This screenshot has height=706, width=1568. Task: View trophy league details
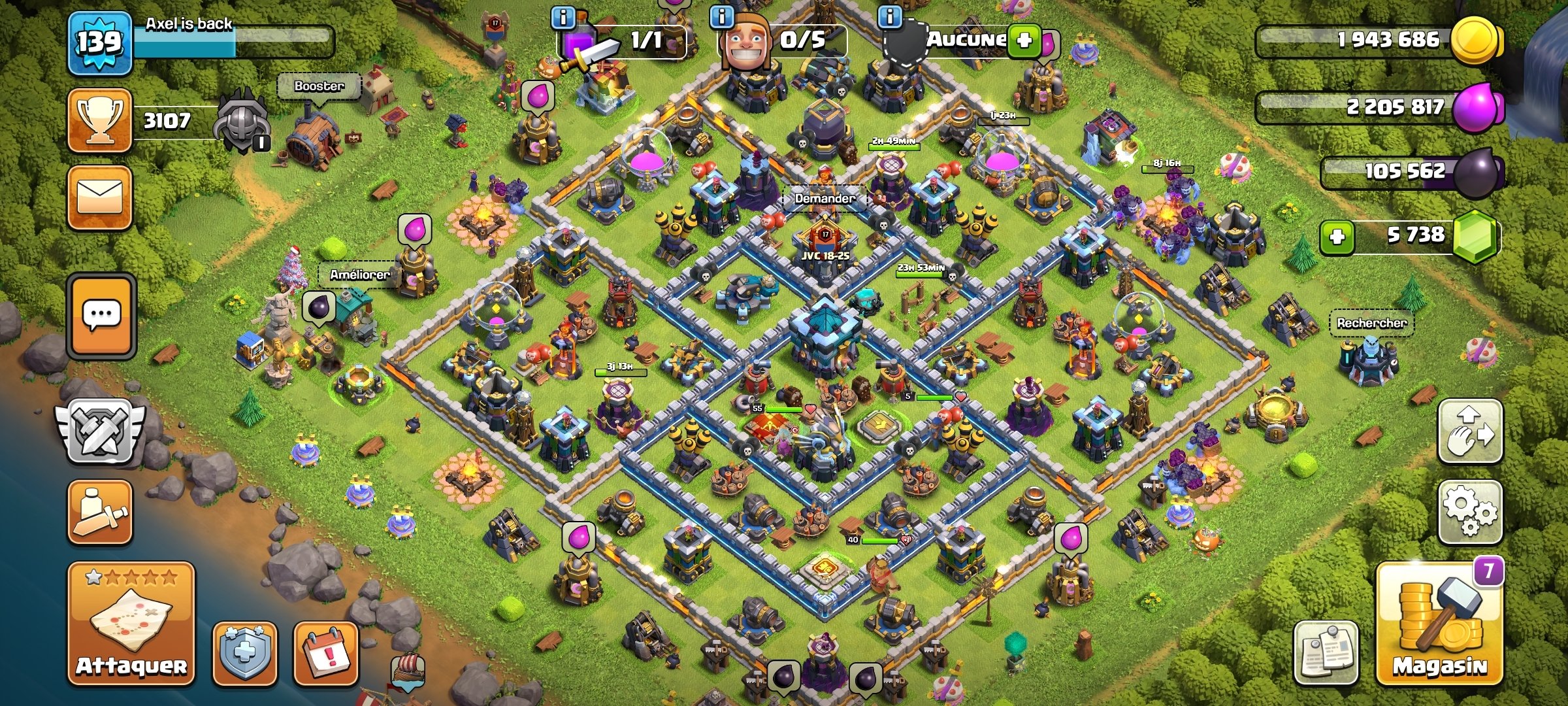click(x=100, y=120)
